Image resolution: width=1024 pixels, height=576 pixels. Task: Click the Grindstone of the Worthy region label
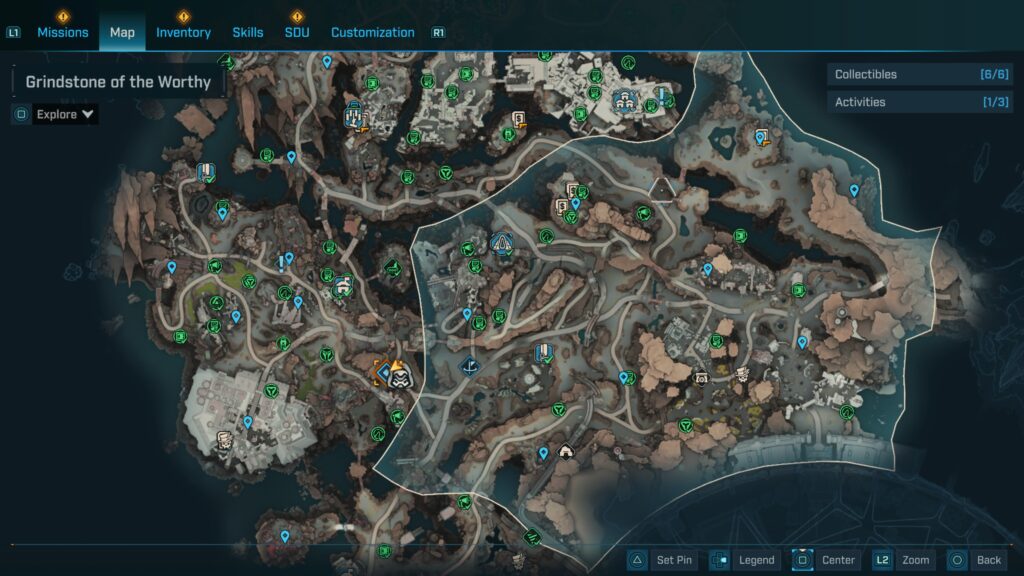pyautogui.click(x=118, y=82)
